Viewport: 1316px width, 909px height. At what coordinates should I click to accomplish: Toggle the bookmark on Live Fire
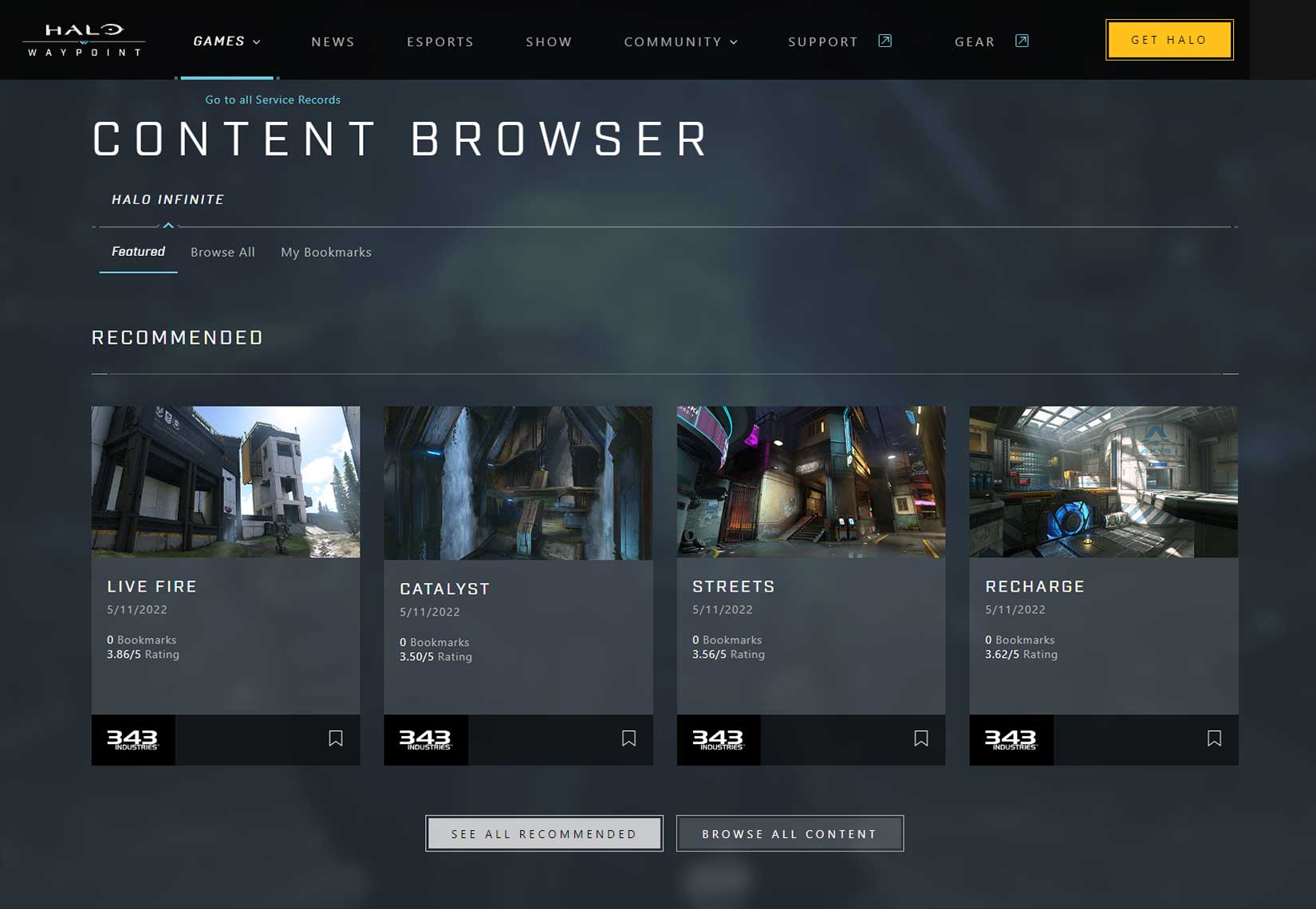pyautogui.click(x=336, y=739)
